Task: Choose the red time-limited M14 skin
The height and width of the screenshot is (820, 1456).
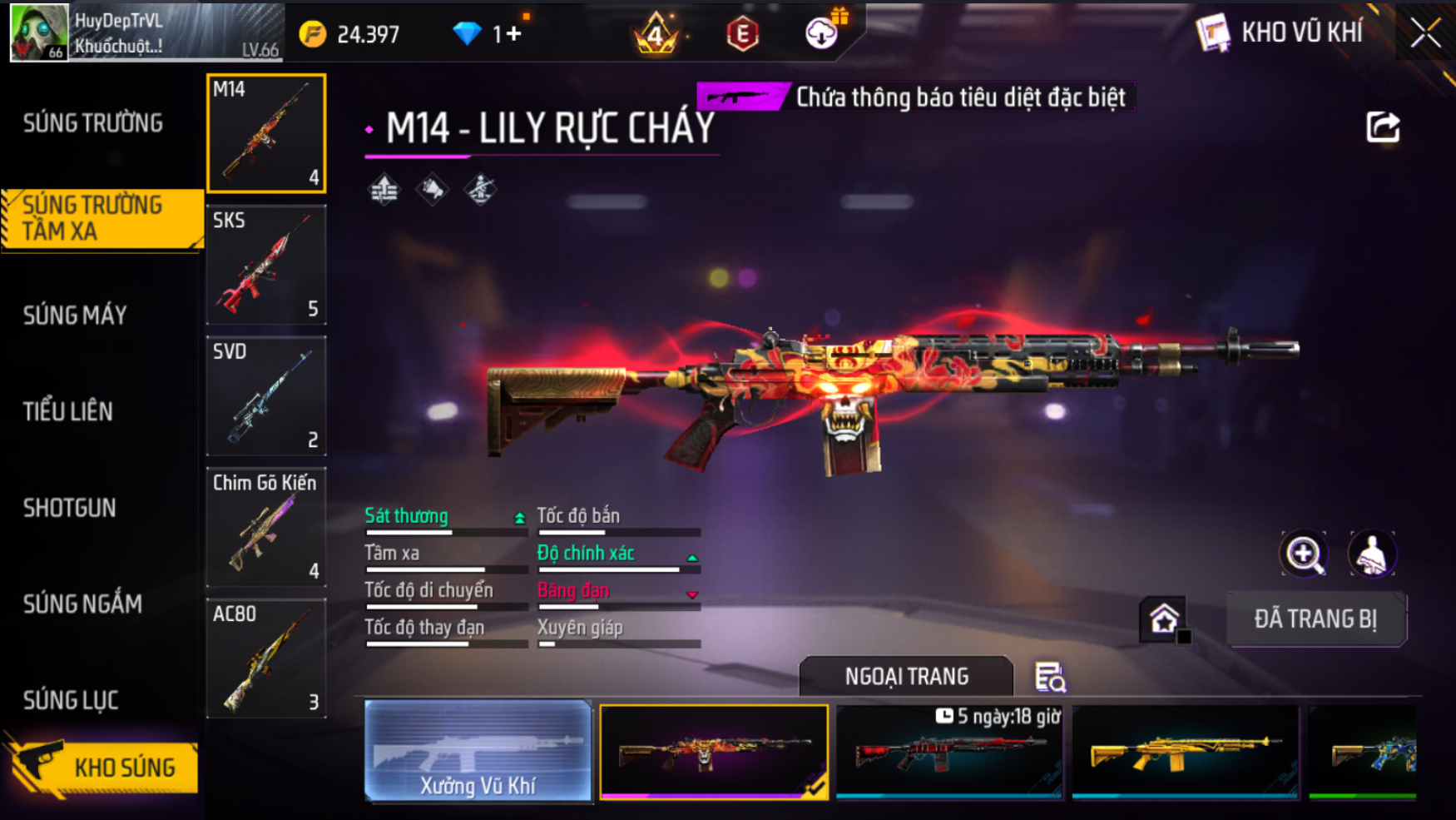Action: [x=949, y=752]
